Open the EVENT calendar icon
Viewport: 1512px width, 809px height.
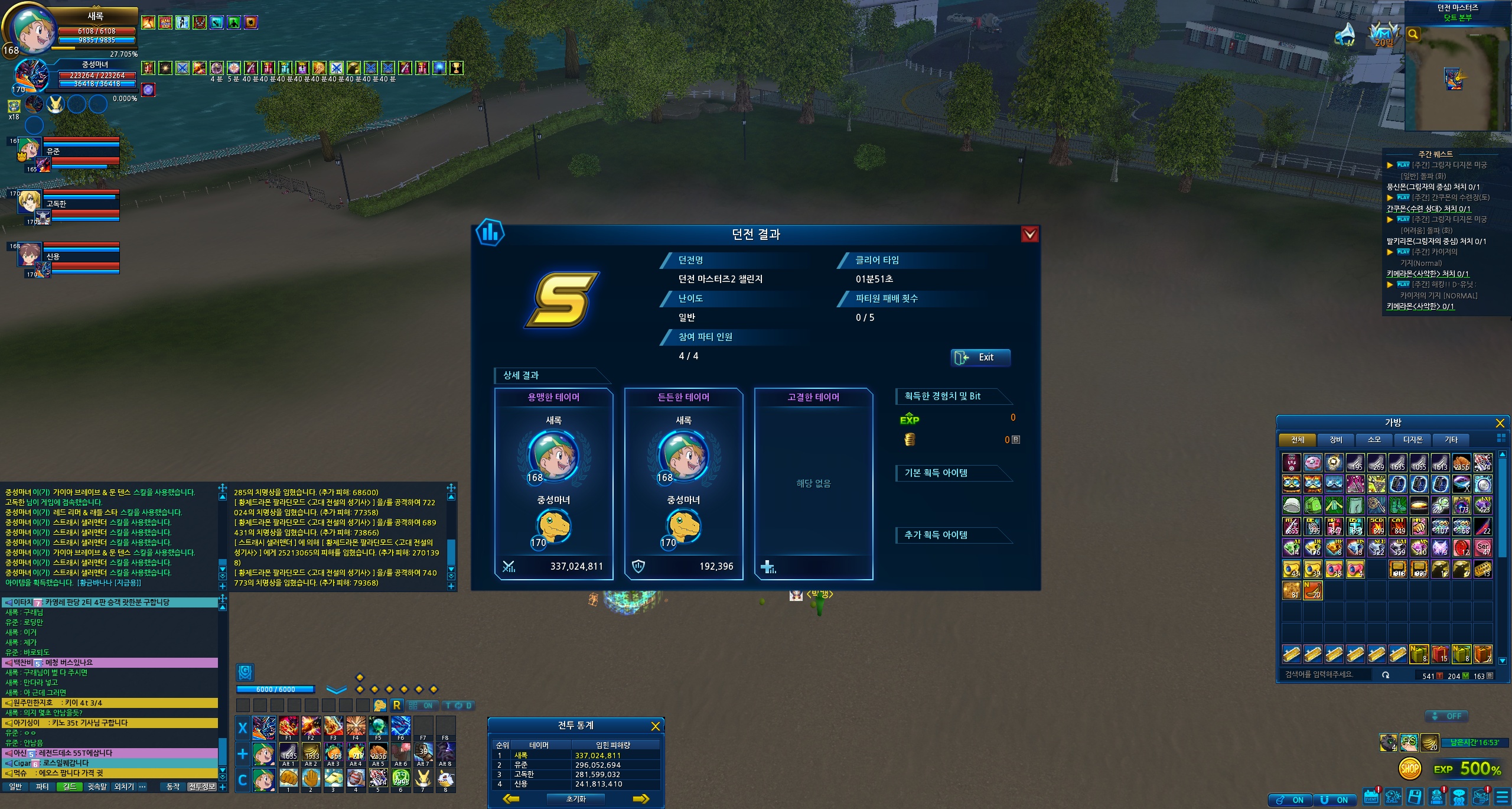1371,797
